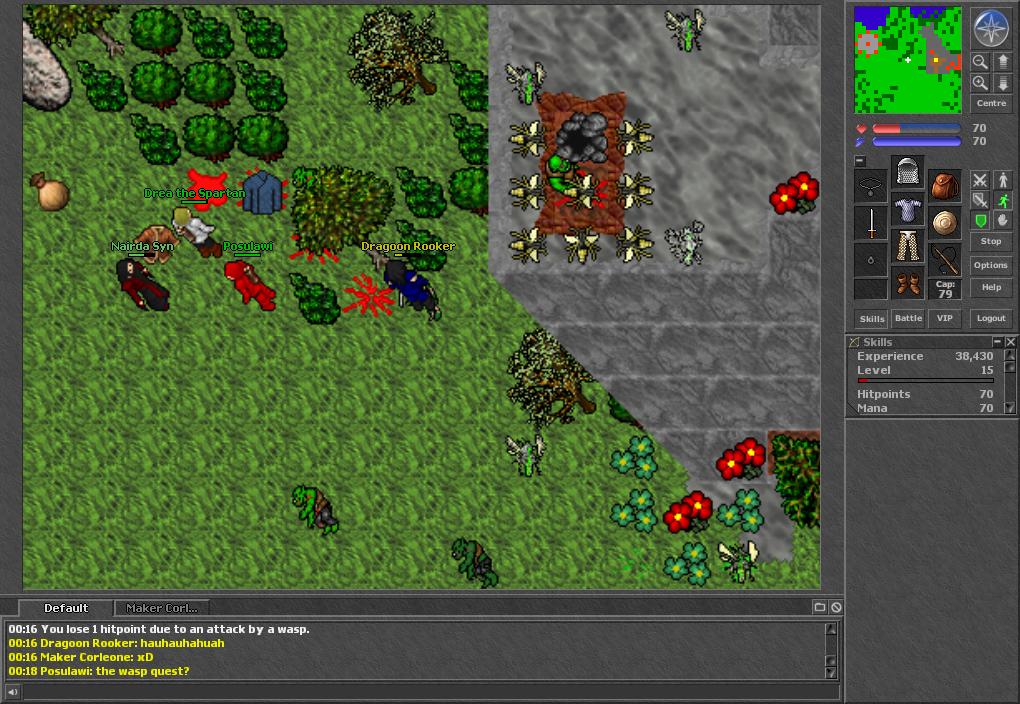
Task: Centre the minimap view
Action: coord(990,103)
